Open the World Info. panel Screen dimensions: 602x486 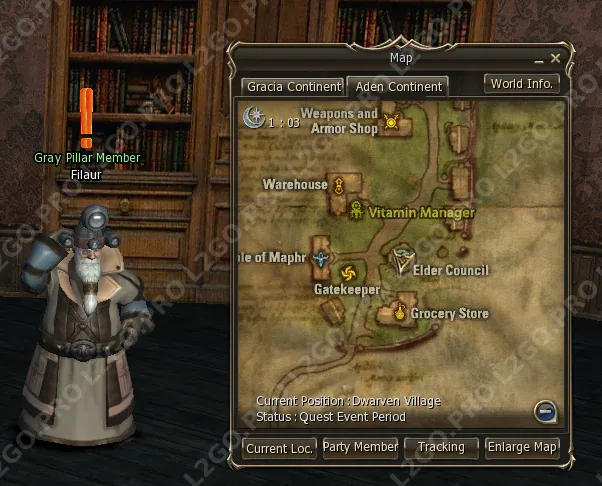click(x=520, y=84)
